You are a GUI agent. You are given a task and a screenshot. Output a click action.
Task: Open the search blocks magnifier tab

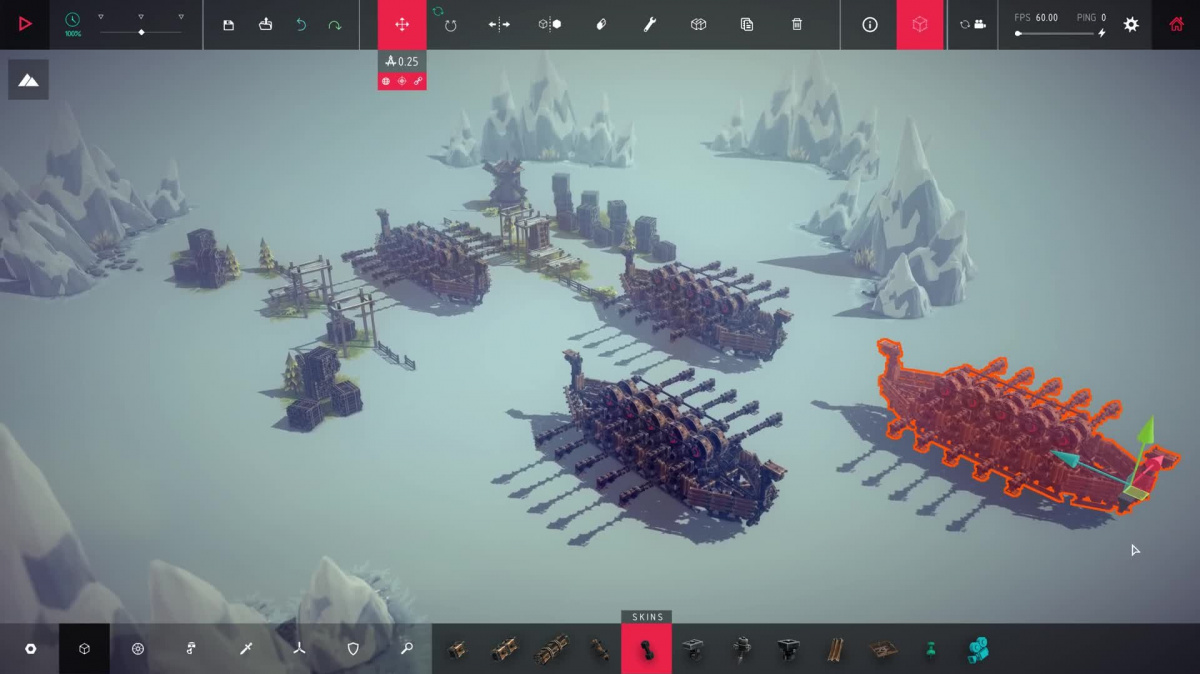[x=407, y=649]
